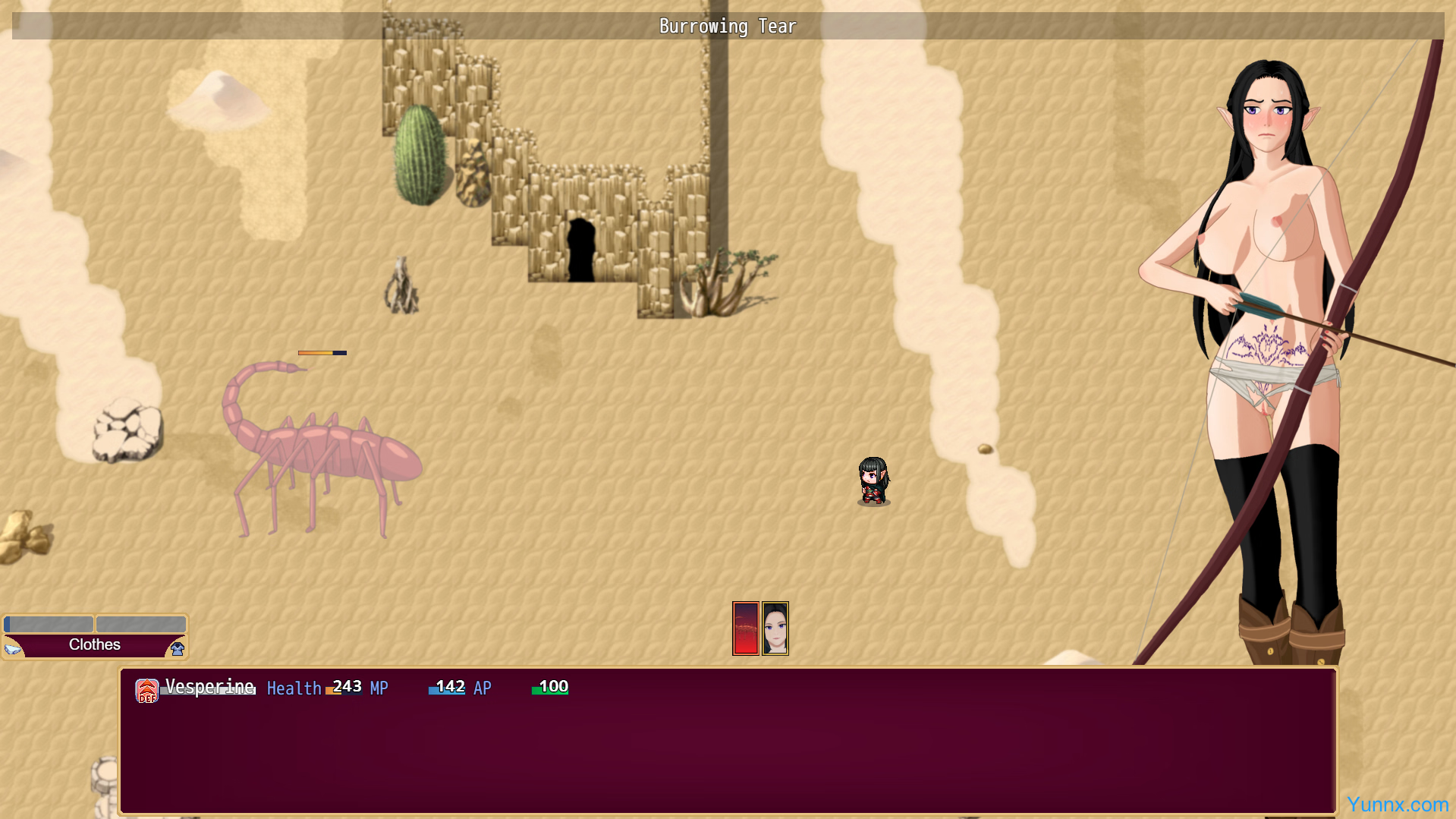Click the red DEF state icon by Vesperine

146,691
